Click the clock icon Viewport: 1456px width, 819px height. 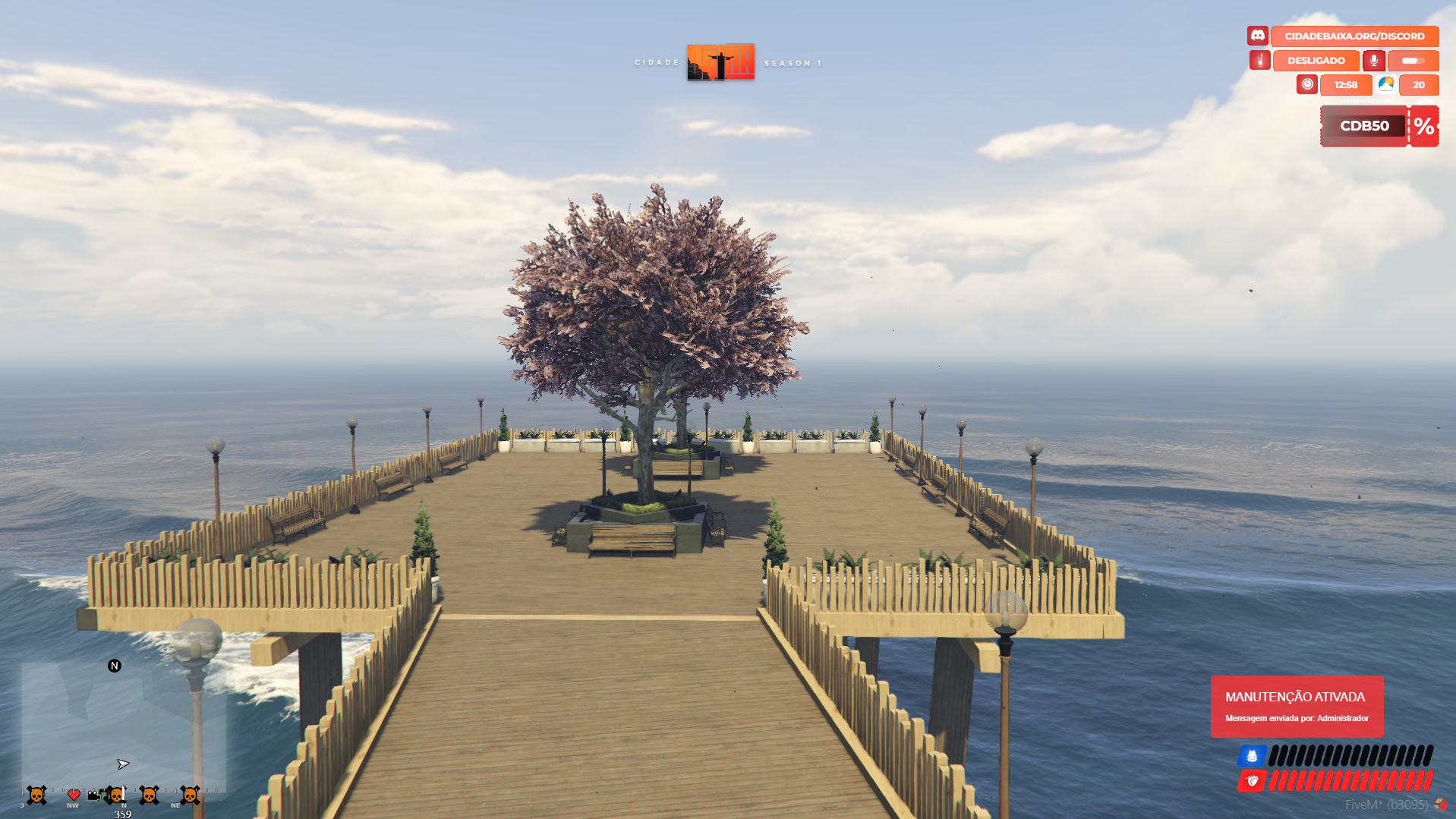click(x=1306, y=84)
